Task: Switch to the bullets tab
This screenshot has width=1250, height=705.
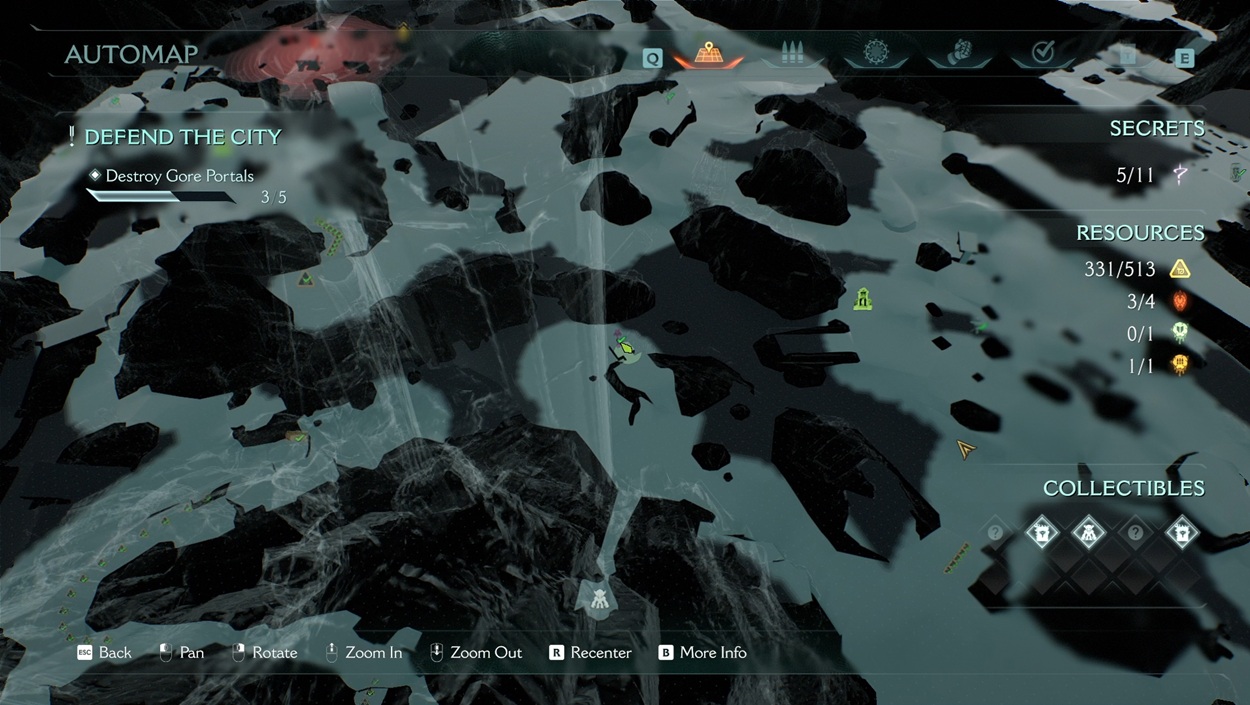Action: pyautogui.click(x=792, y=54)
